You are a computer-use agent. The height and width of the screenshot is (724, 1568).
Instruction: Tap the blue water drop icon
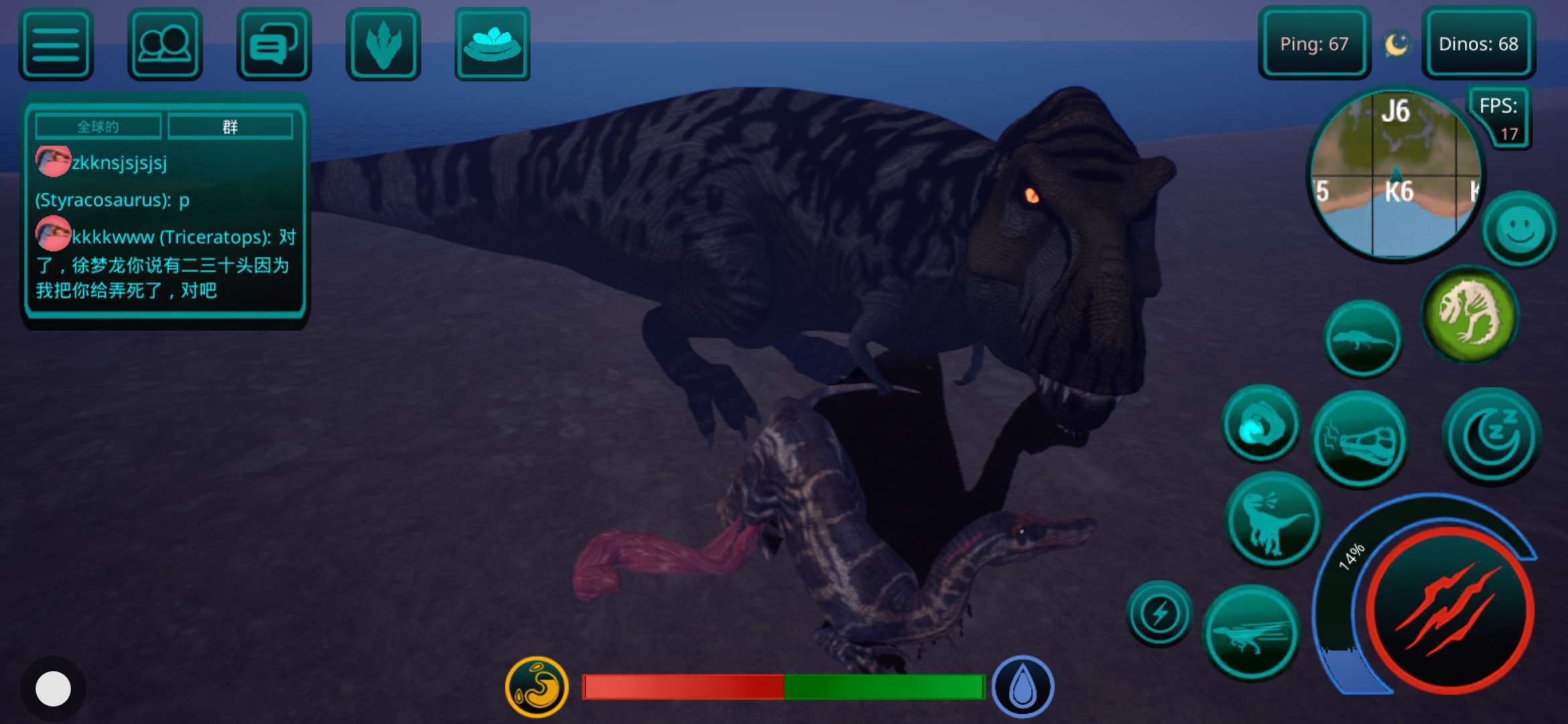pos(1023,687)
